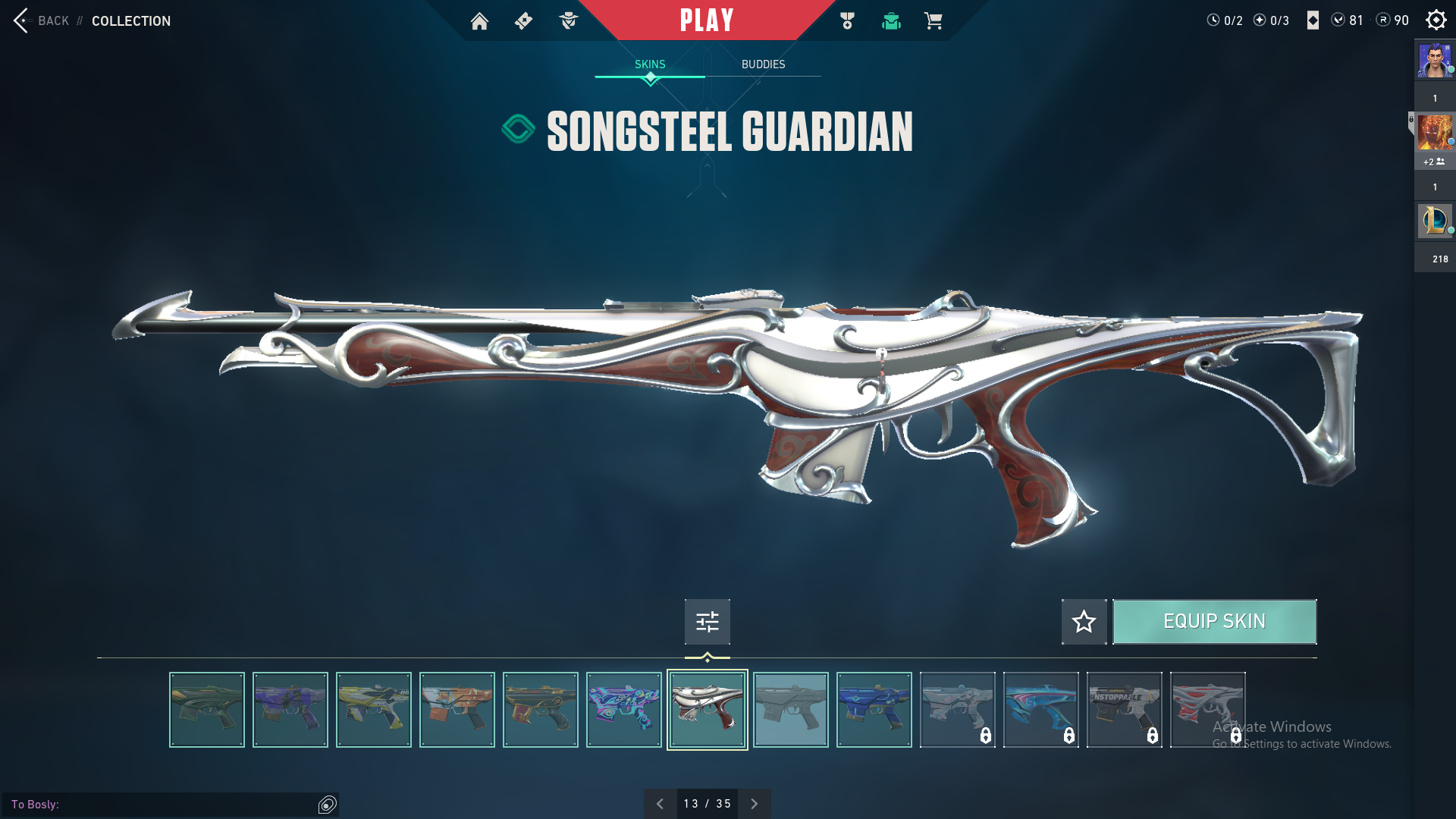Open the settings gear

coord(1436,20)
